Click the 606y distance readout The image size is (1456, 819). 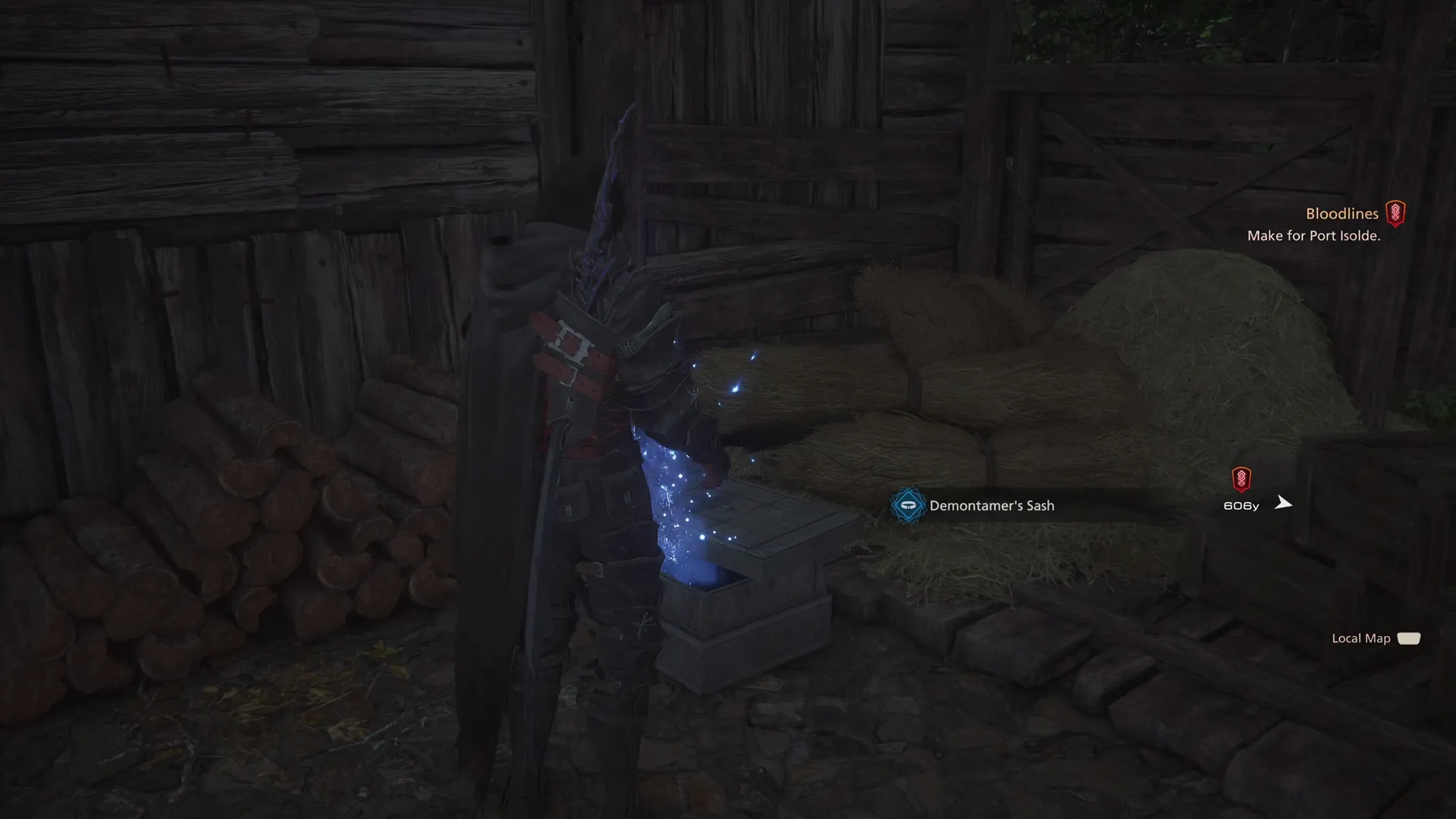click(x=1241, y=506)
